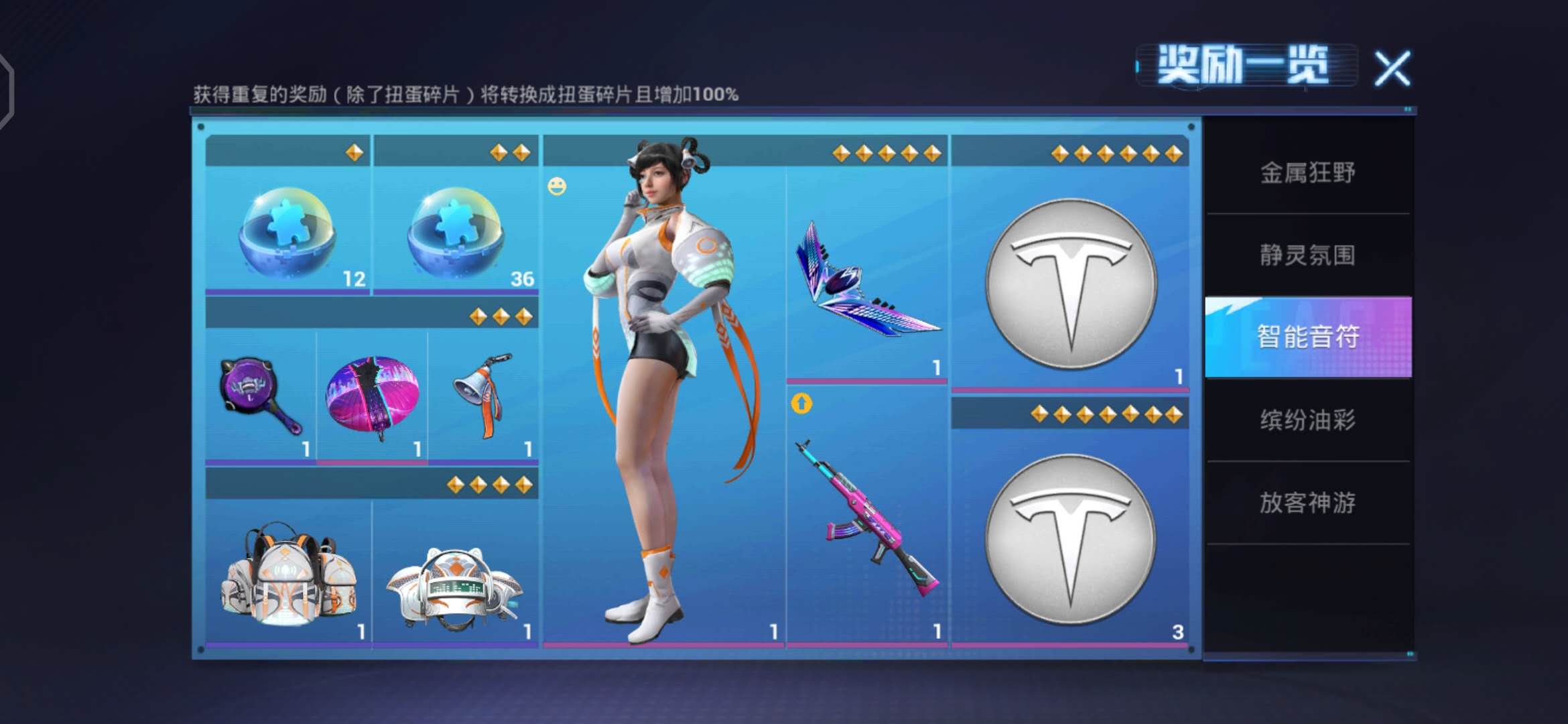Open the 静灵氛围 category

pyautogui.click(x=1307, y=255)
